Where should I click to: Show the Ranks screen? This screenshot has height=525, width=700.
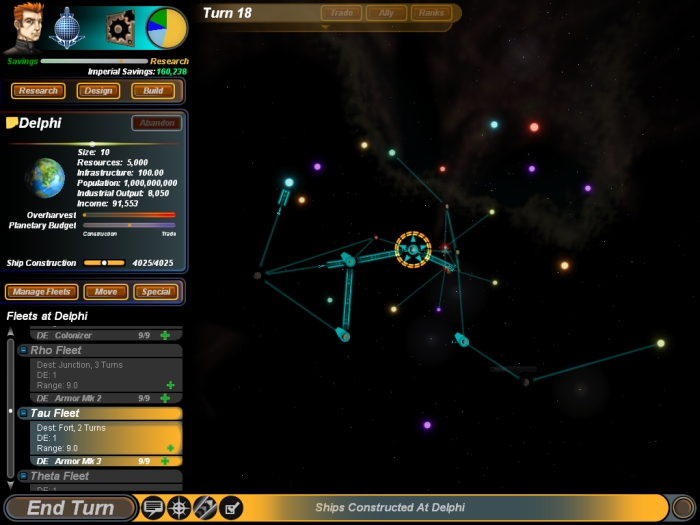point(431,13)
